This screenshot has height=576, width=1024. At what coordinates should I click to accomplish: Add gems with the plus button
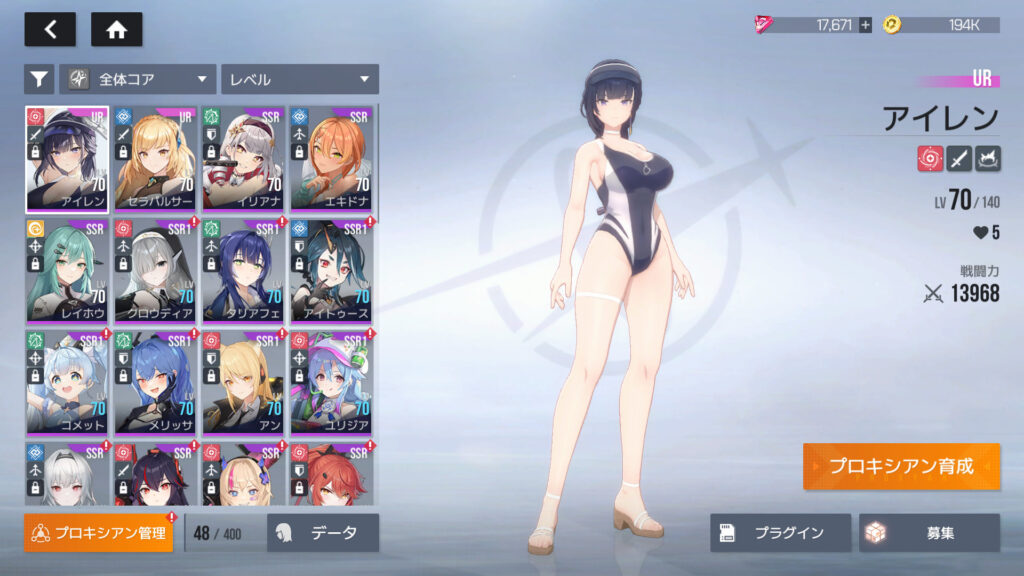865,25
